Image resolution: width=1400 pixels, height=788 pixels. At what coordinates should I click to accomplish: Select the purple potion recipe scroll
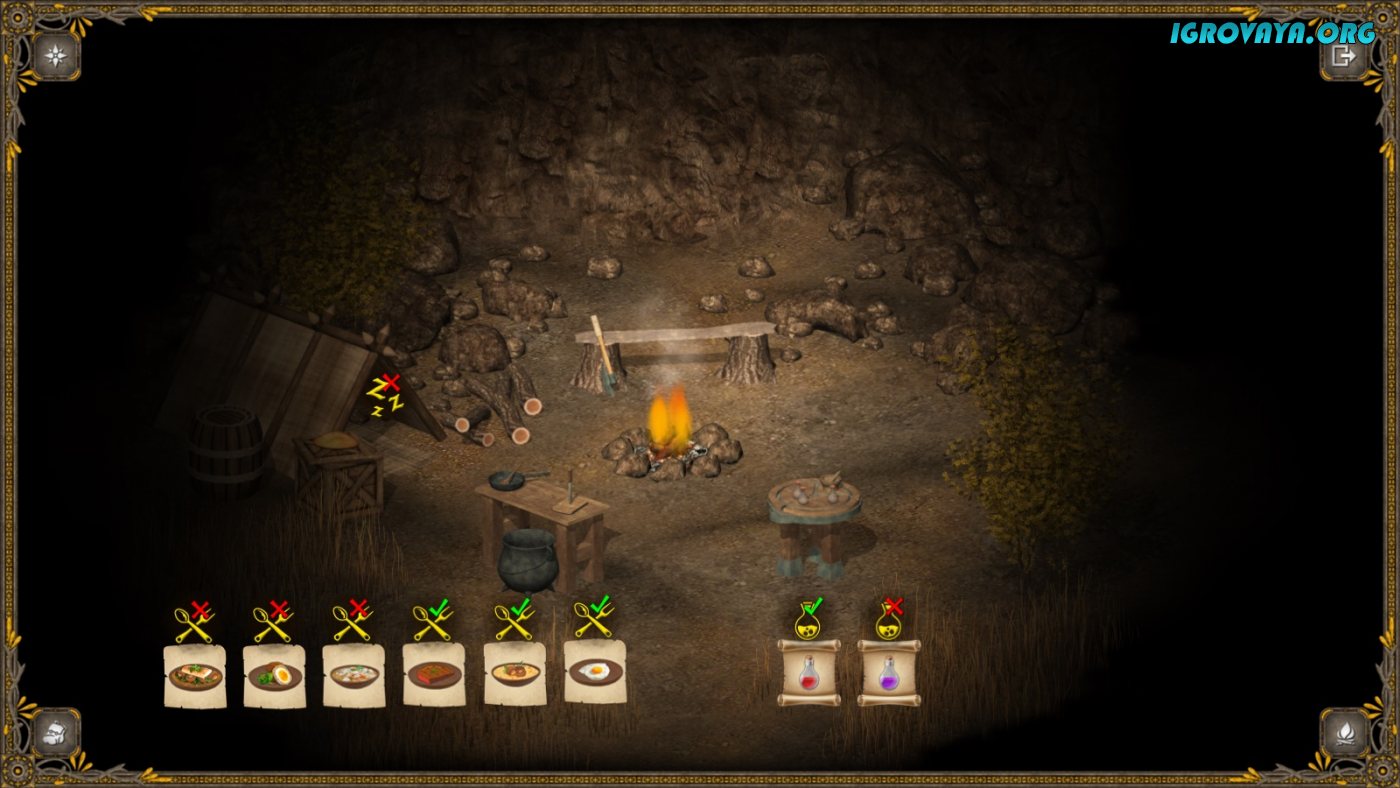pyautogui.click(x=889, y=673)
